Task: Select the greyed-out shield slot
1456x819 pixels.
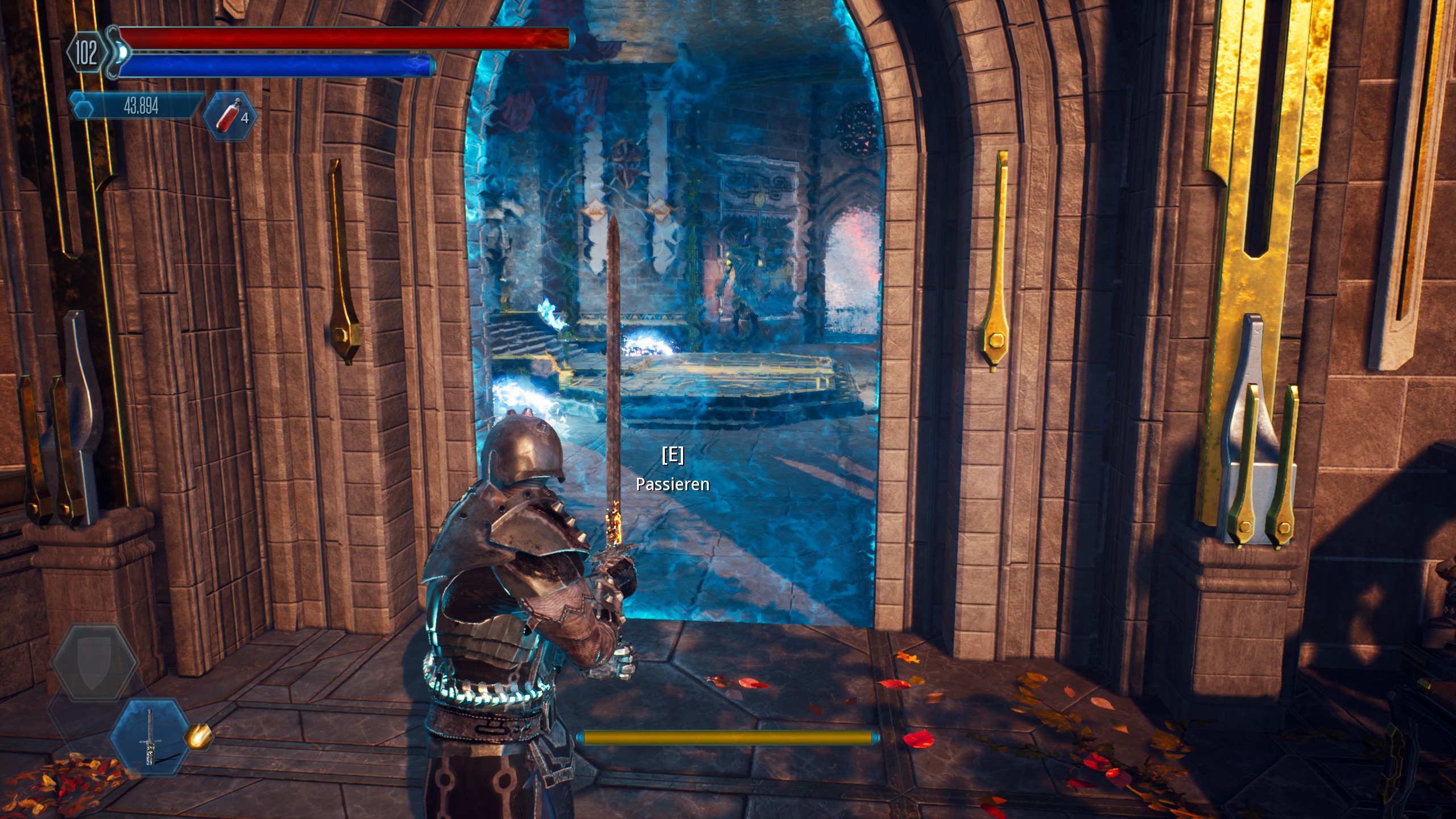Action: (94, 662)
